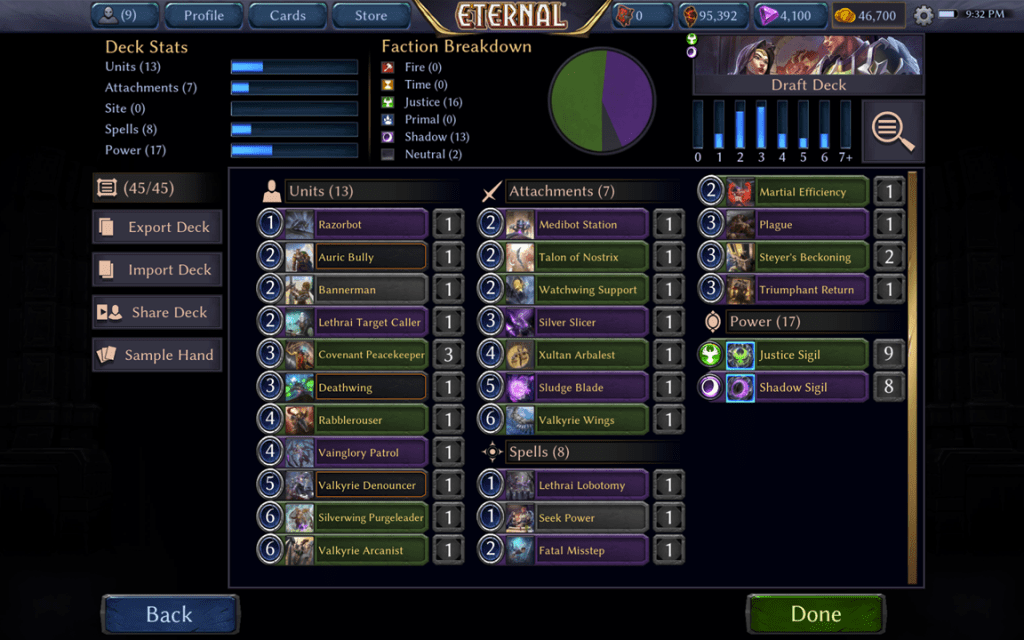
Task: Click the Import Deck button
Action: point(157,270)
